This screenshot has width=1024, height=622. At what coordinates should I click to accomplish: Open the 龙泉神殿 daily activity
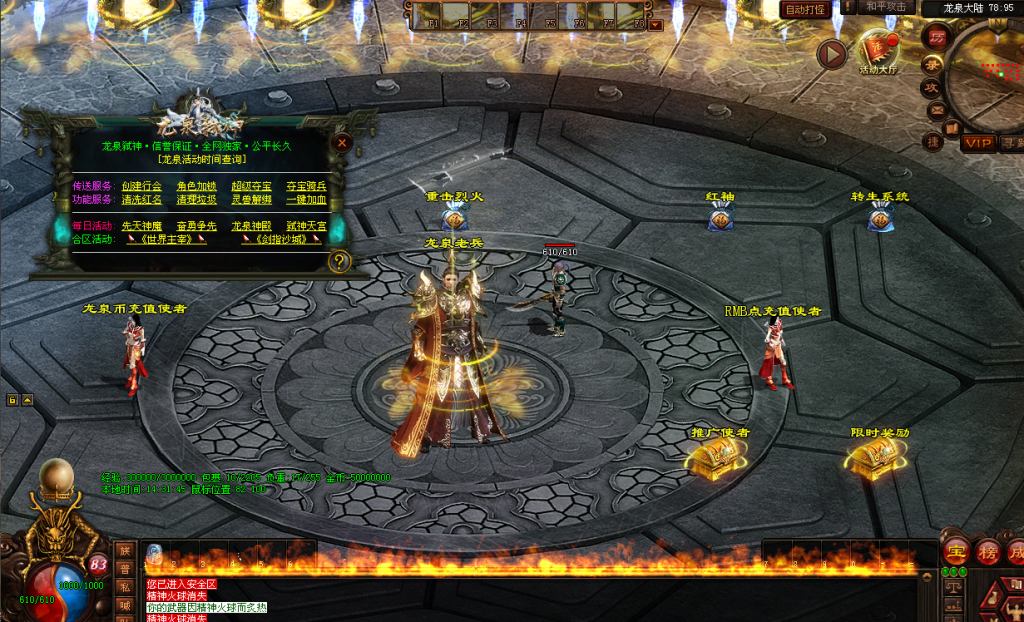[251, 226]
